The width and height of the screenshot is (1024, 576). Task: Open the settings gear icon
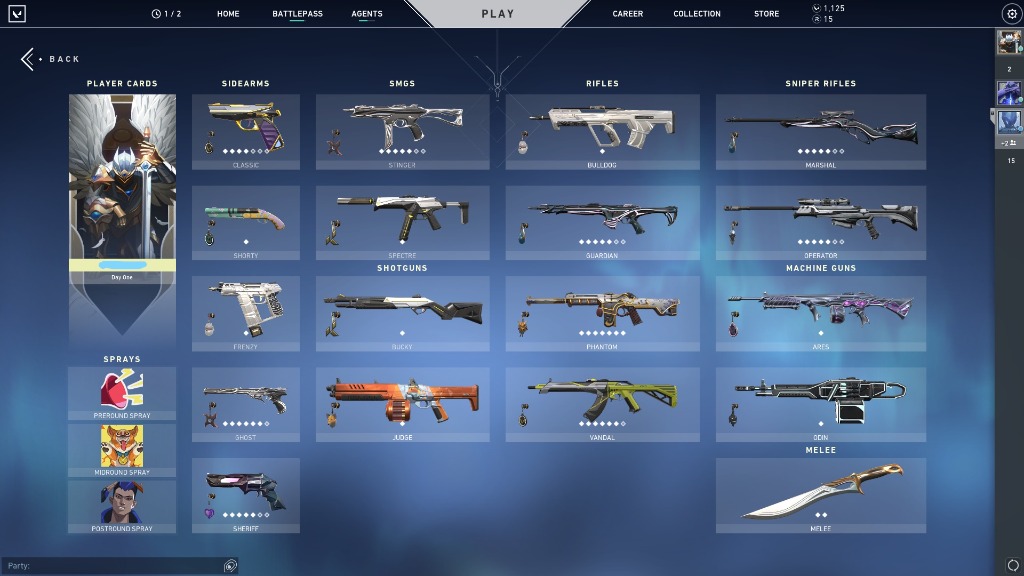tap(1010, 14)
